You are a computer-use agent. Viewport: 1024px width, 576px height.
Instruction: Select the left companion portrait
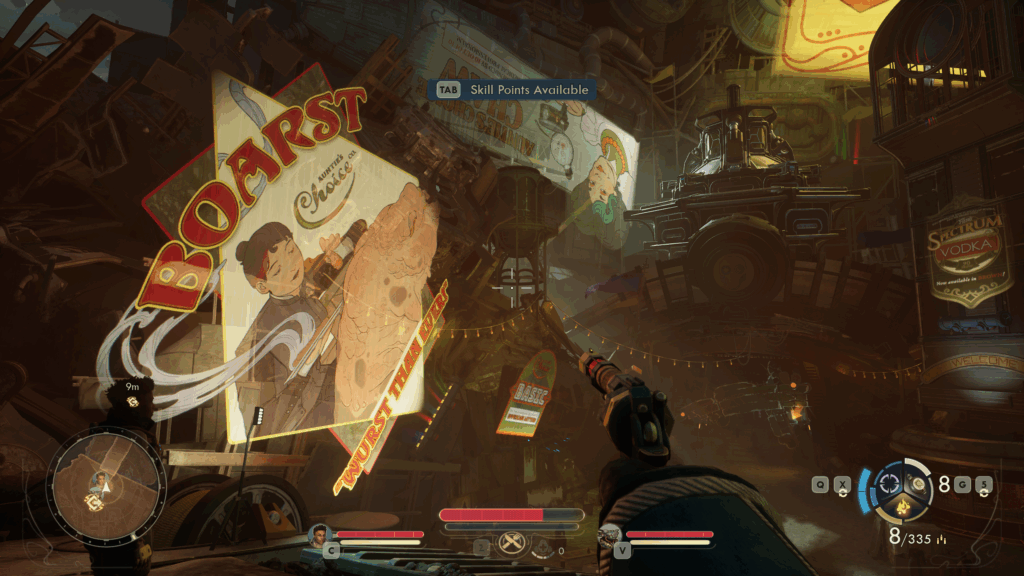tap(320, 533)
